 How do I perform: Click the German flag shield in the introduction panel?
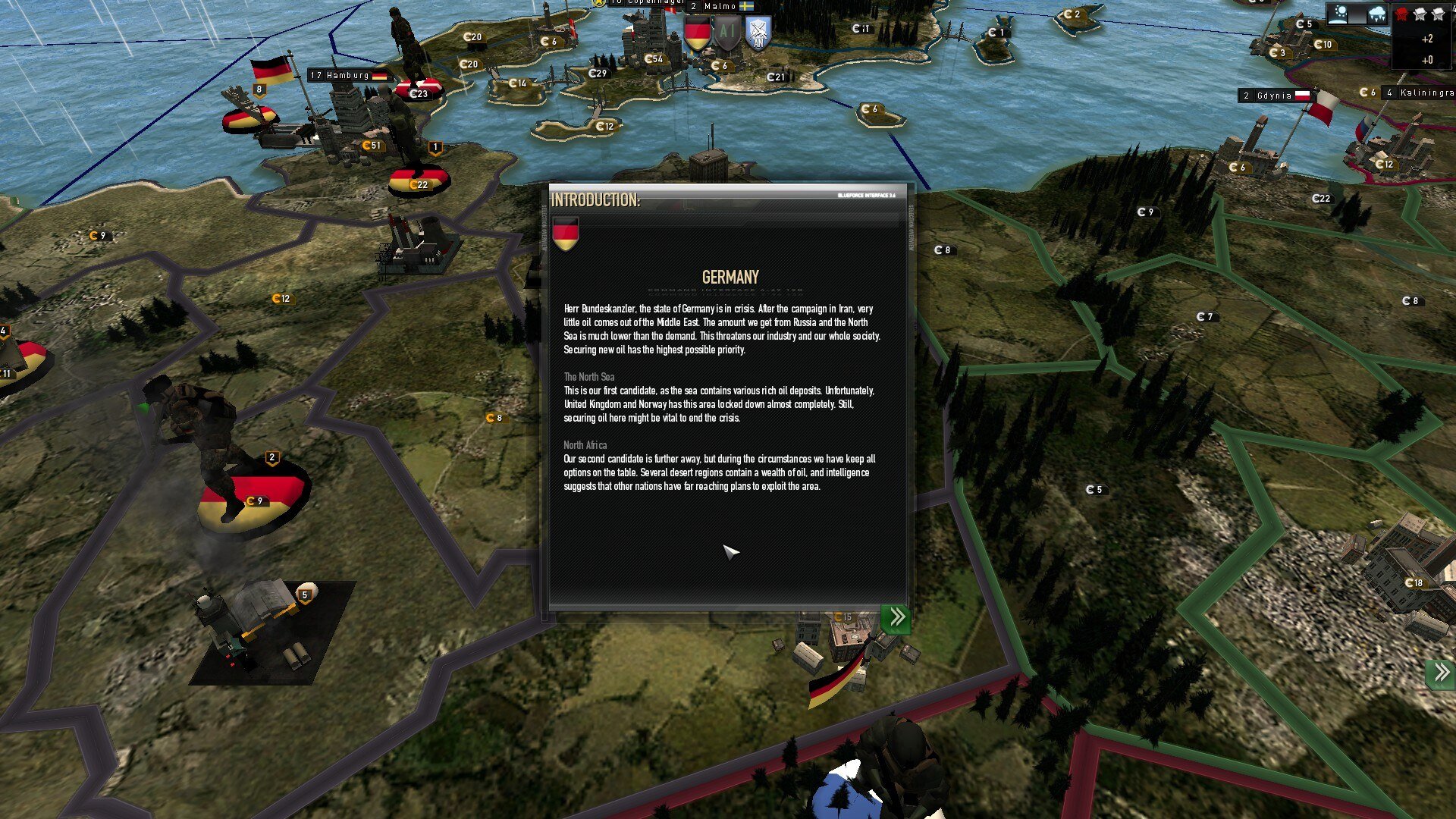click(x=566, y=233)
